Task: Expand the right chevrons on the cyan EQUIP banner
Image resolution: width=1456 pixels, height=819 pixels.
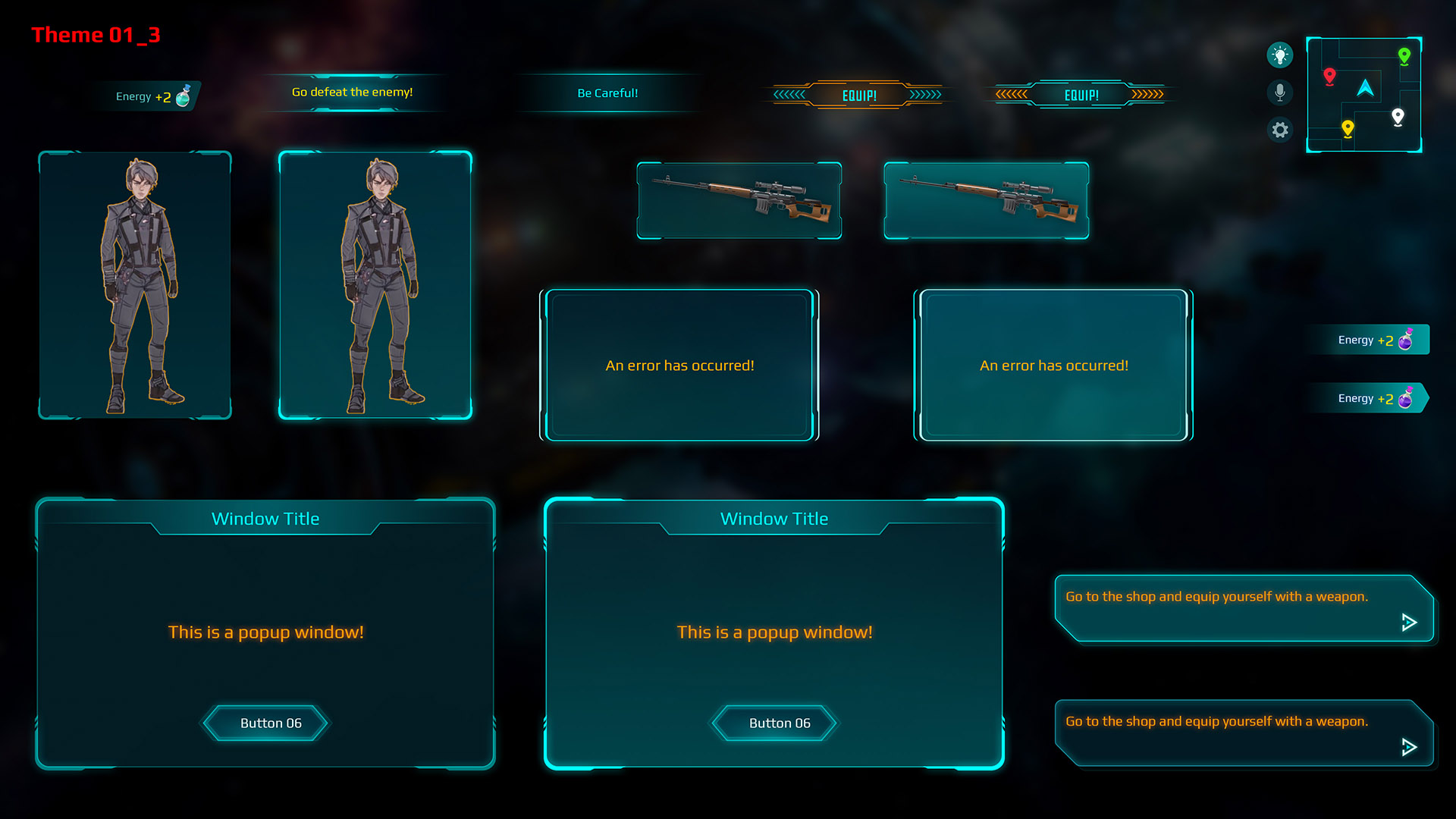Action: point(1147,94)
